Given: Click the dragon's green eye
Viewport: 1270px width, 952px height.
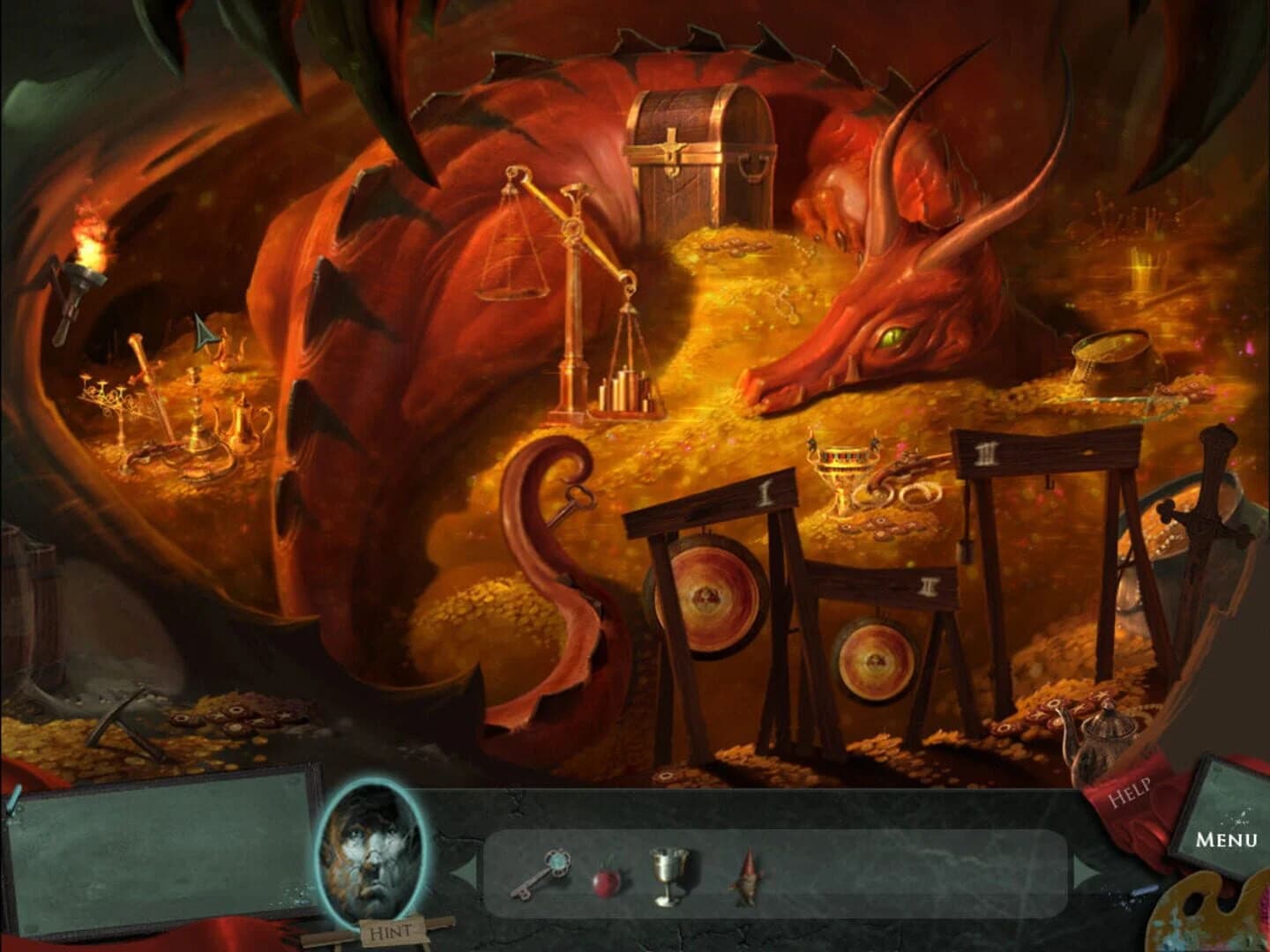Looking at the screenshot, I should click(x=893, y=338).
